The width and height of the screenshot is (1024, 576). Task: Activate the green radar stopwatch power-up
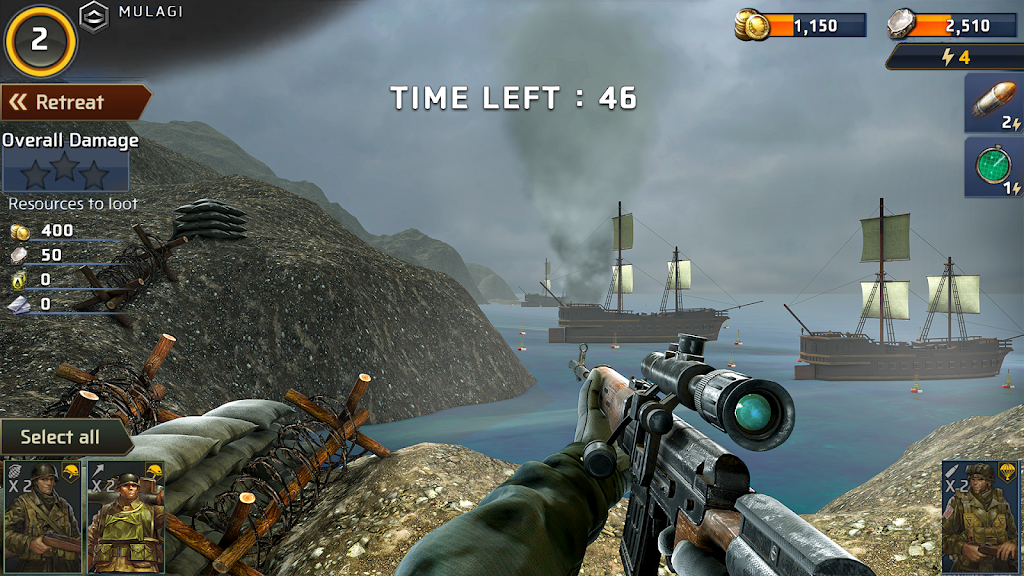tap(993, 167)
